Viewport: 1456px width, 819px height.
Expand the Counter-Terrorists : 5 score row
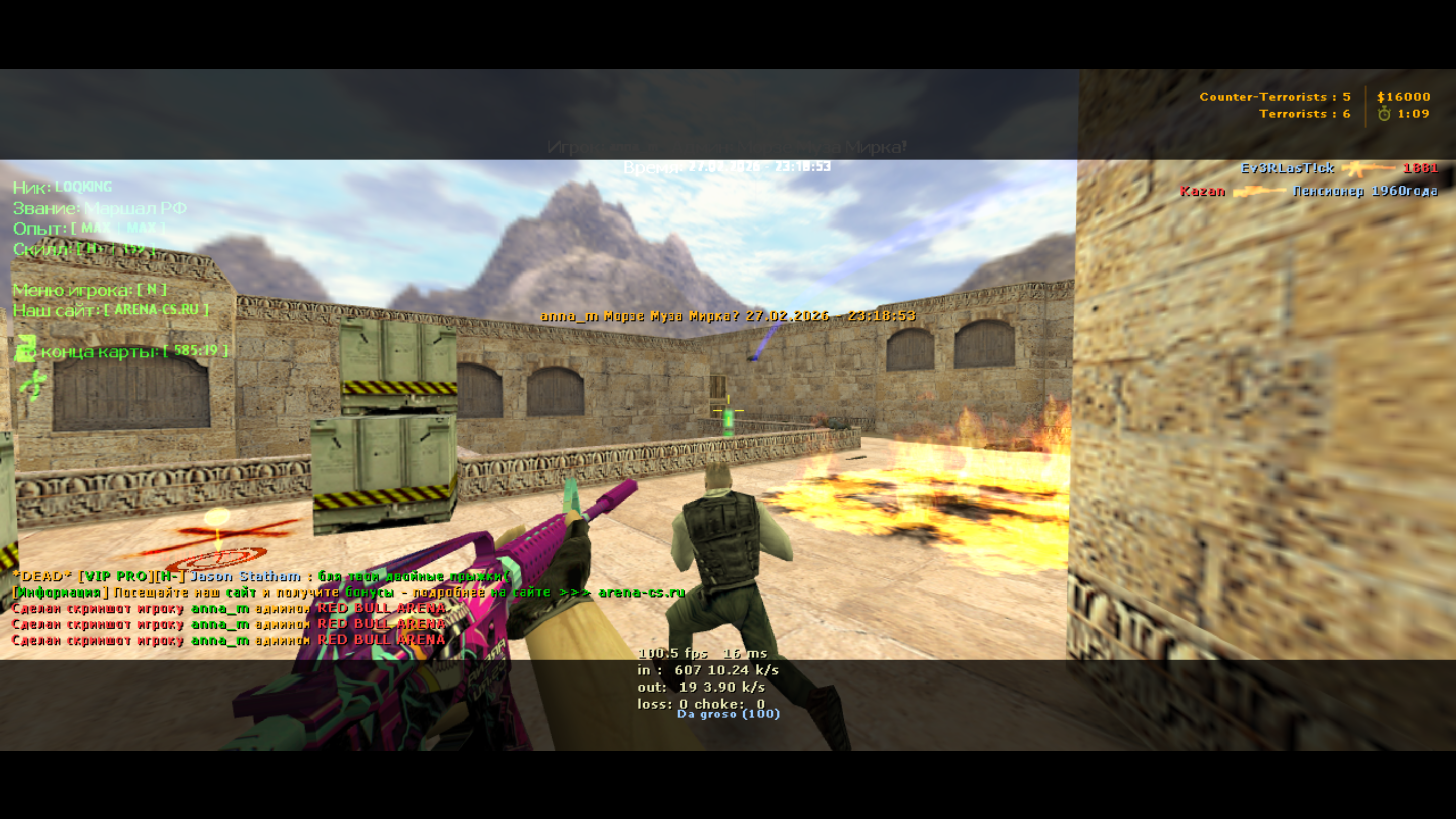[1276, 96]
